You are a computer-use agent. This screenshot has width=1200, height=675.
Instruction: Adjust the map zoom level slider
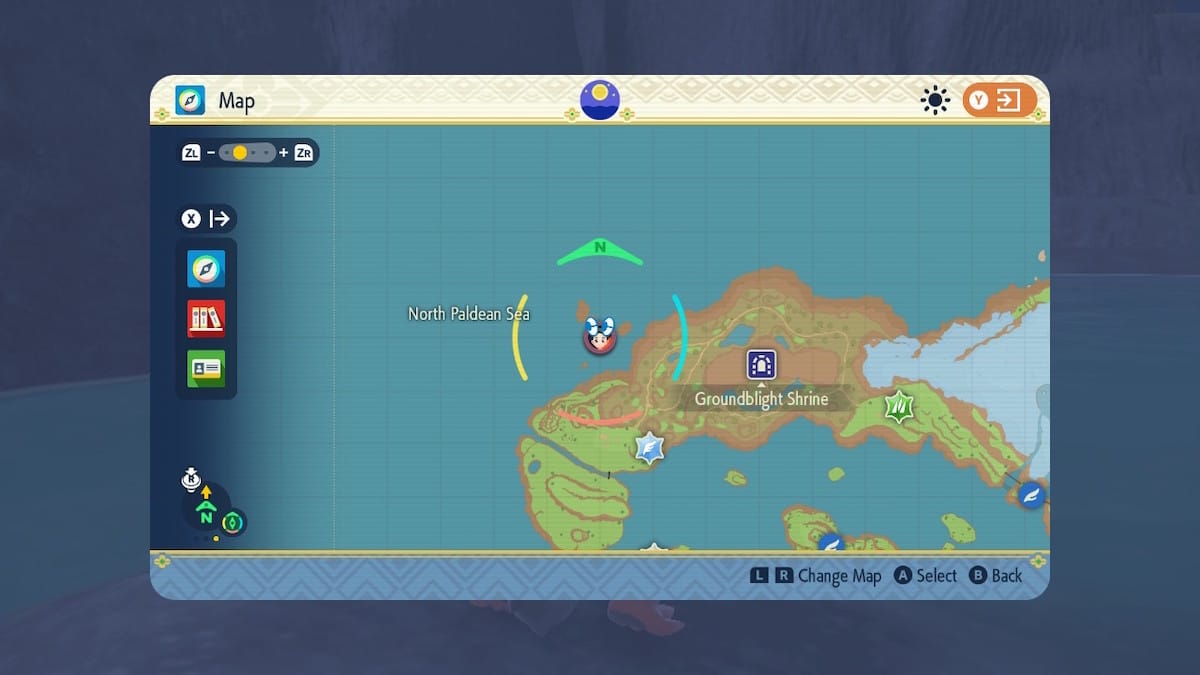(x=249, y=153)
